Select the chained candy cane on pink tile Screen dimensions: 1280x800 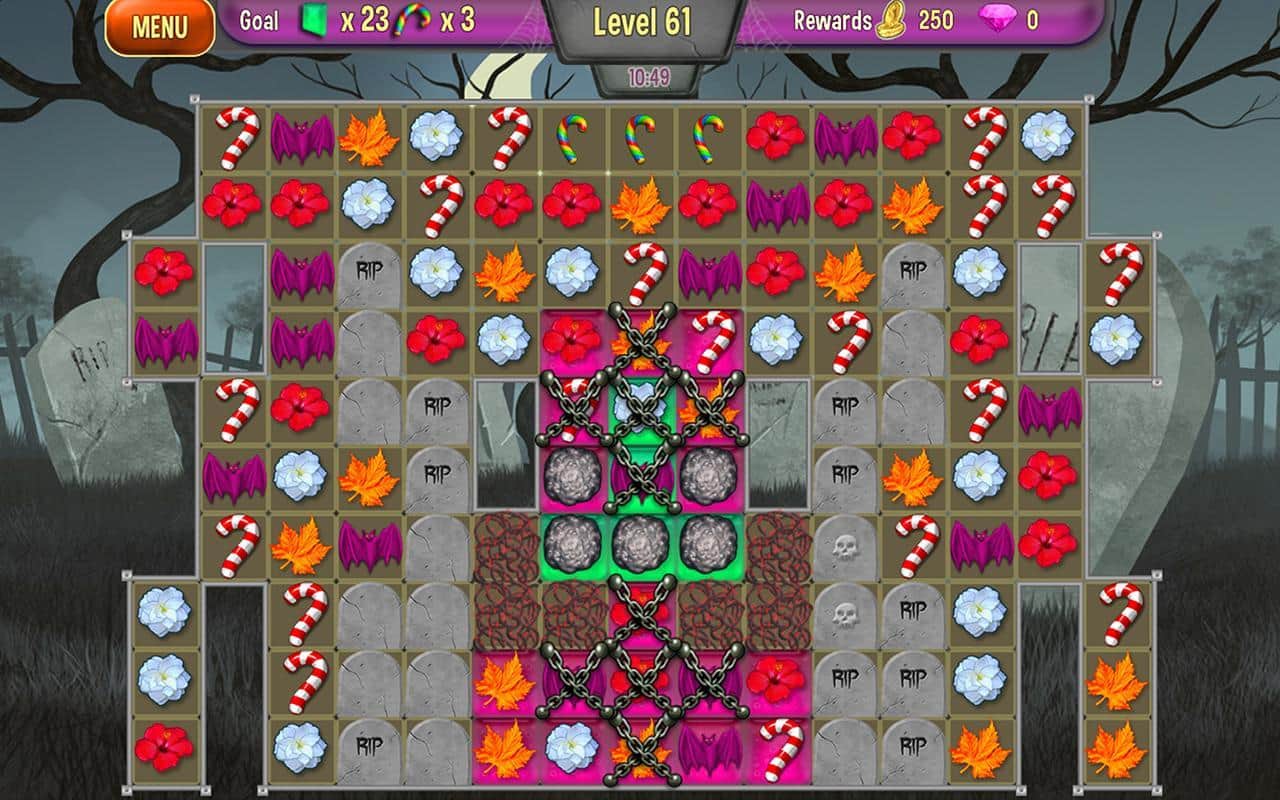(572, 407)
